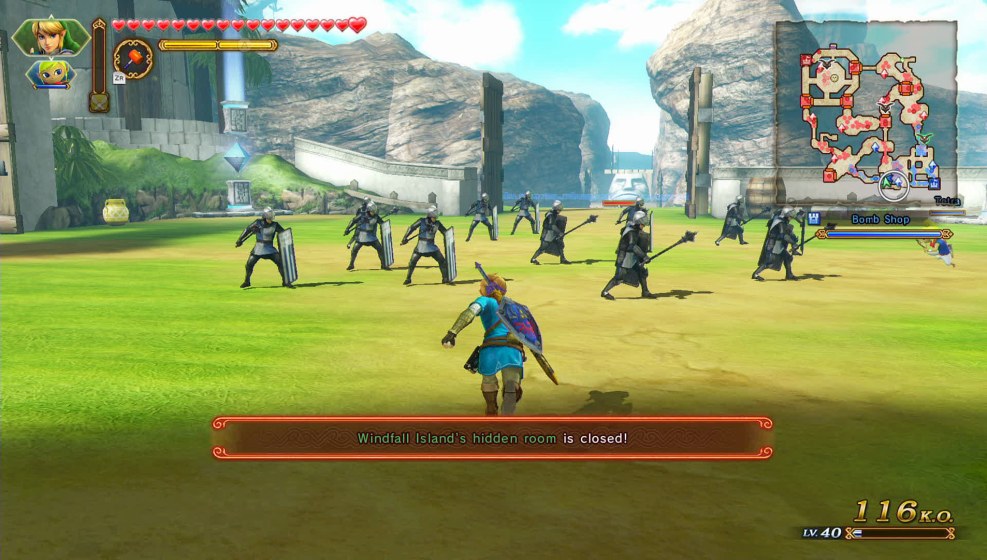Open the battlefield minimap

coord(866,109)
